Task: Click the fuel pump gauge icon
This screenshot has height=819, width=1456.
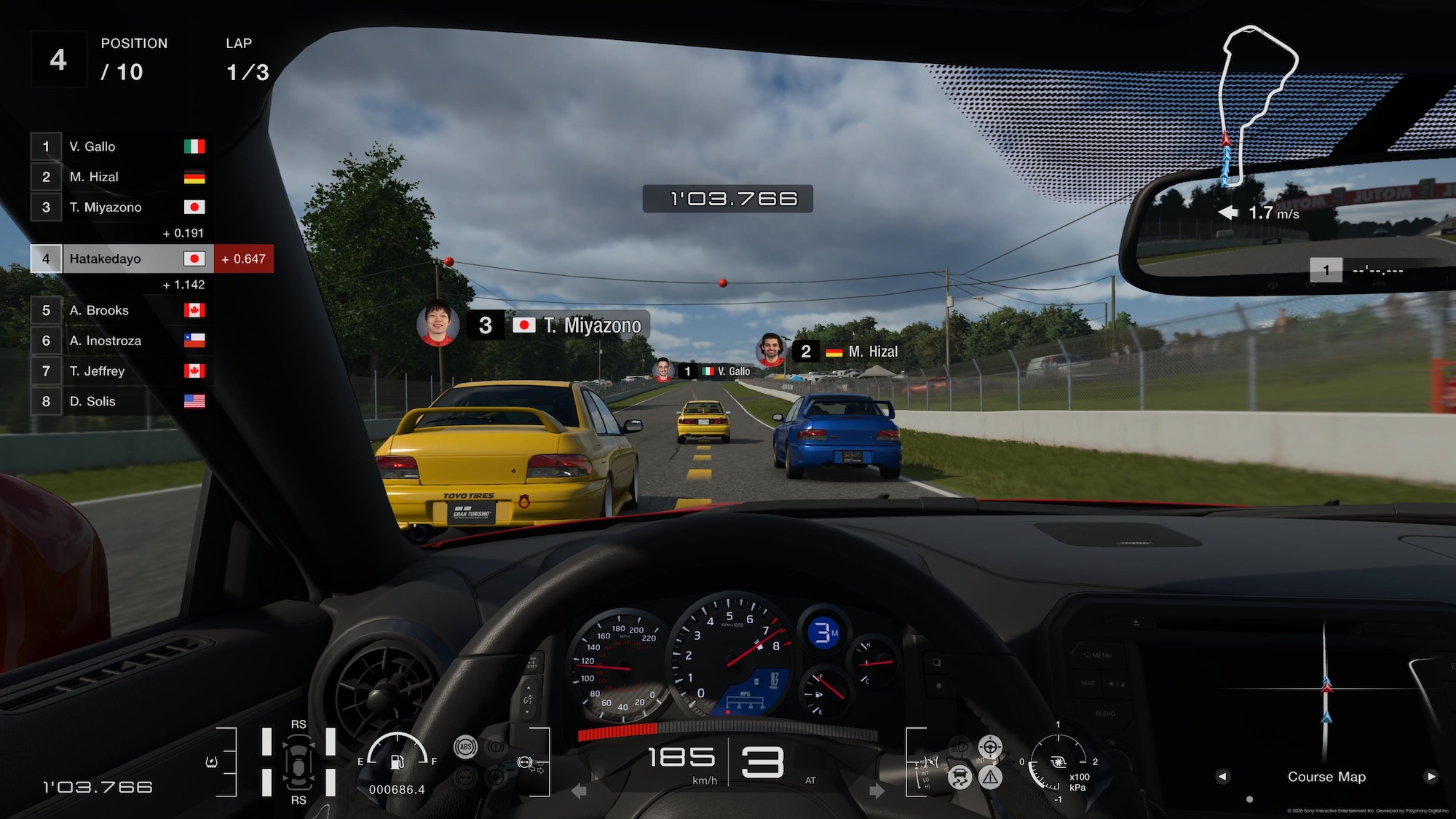Action: pos(395,762)
